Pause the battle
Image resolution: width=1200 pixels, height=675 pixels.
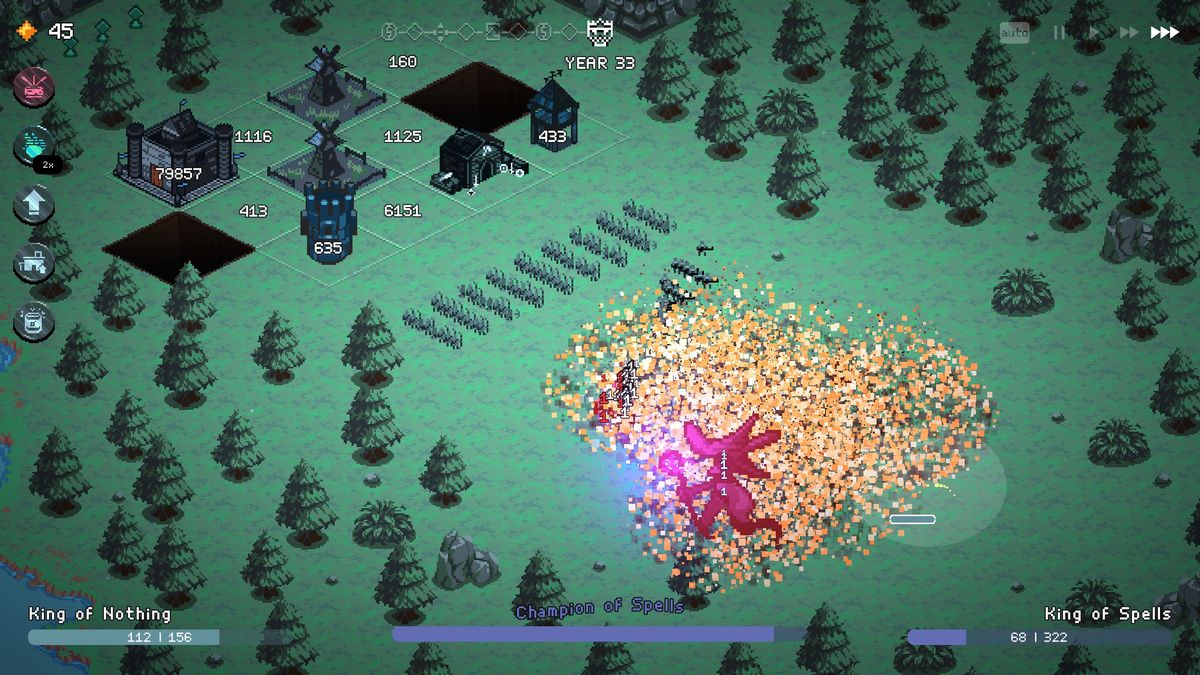1059,33
